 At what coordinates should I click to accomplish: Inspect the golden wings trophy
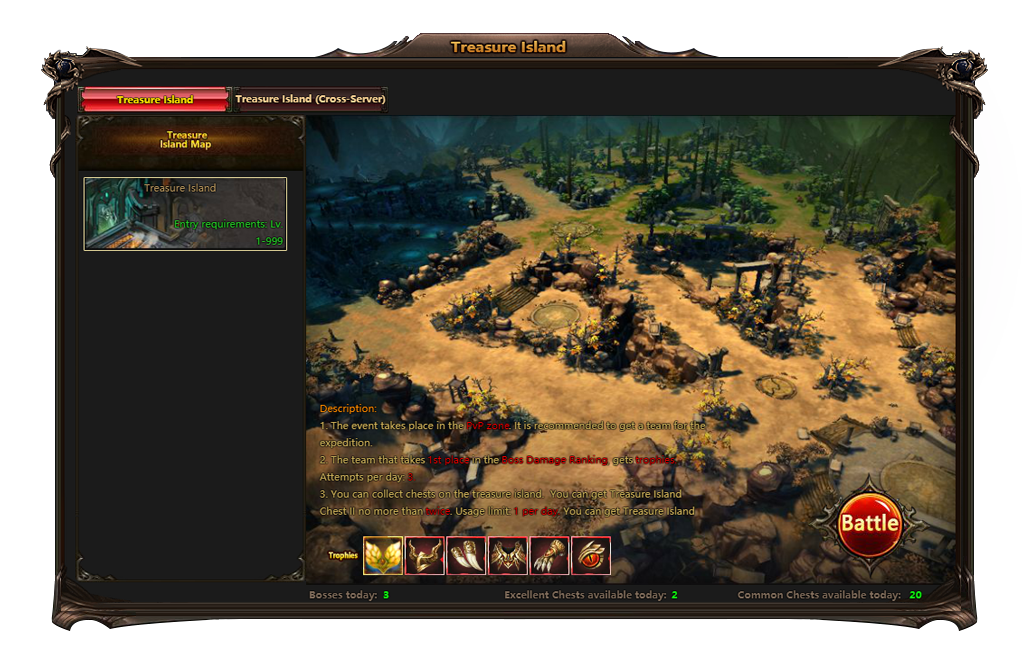pos(383,555)
